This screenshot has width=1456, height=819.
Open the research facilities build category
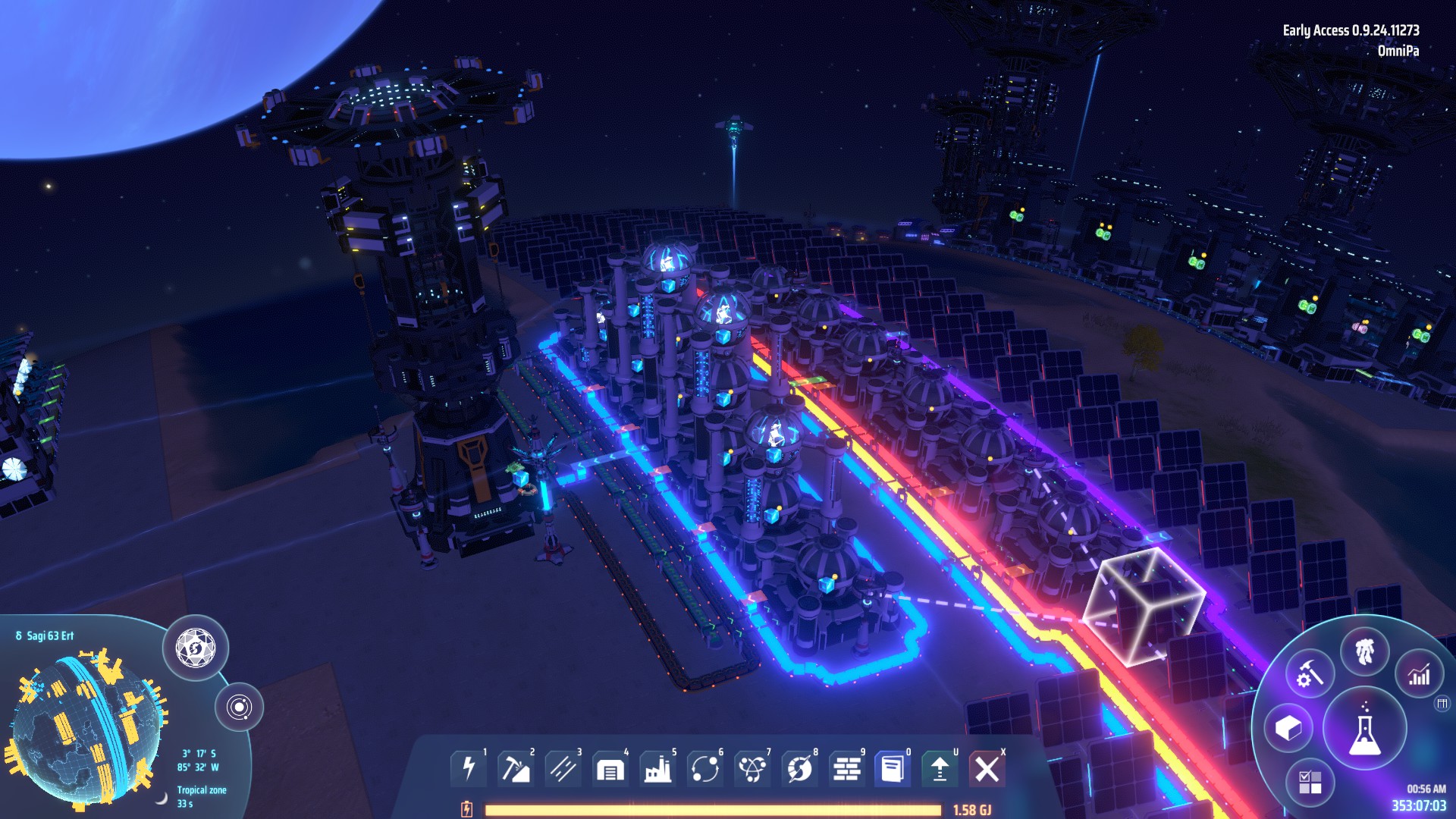coord(704,768)
